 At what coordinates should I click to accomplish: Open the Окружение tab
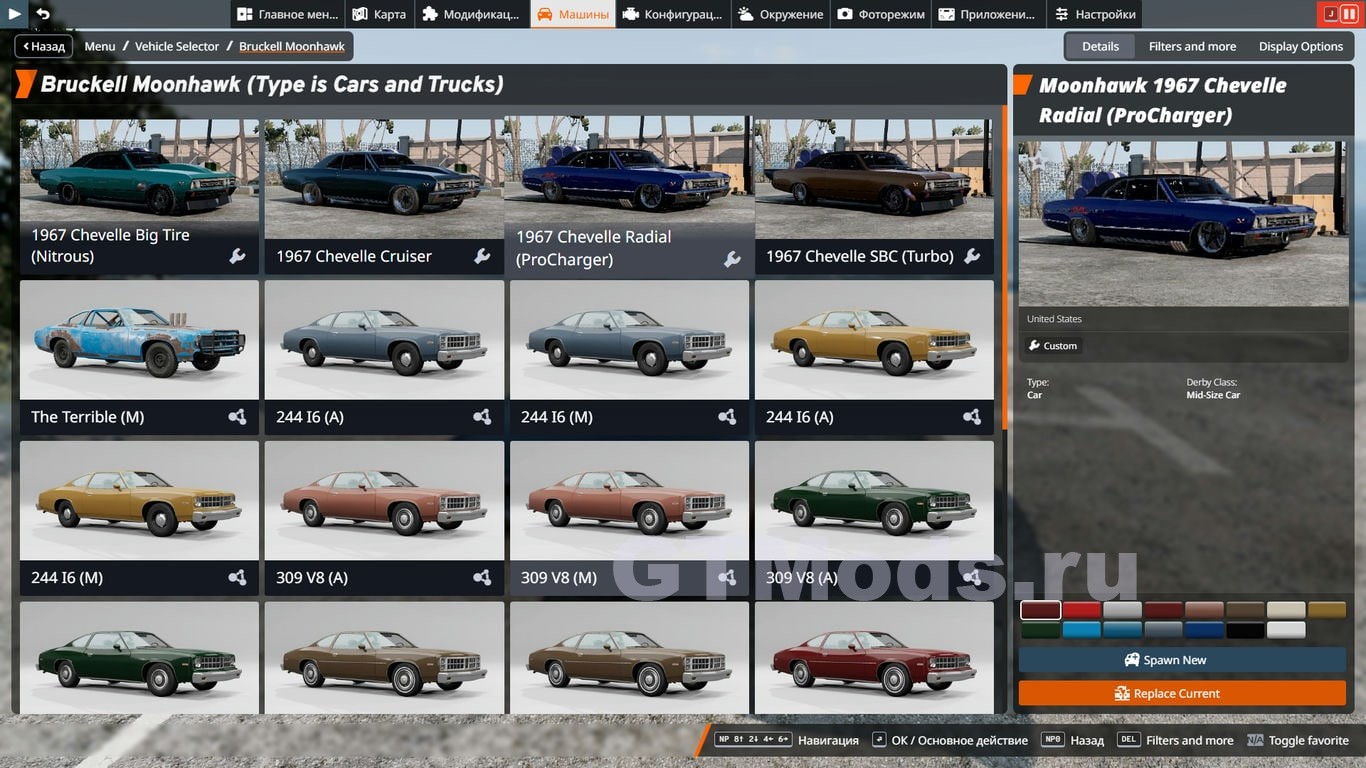point(781,14)
